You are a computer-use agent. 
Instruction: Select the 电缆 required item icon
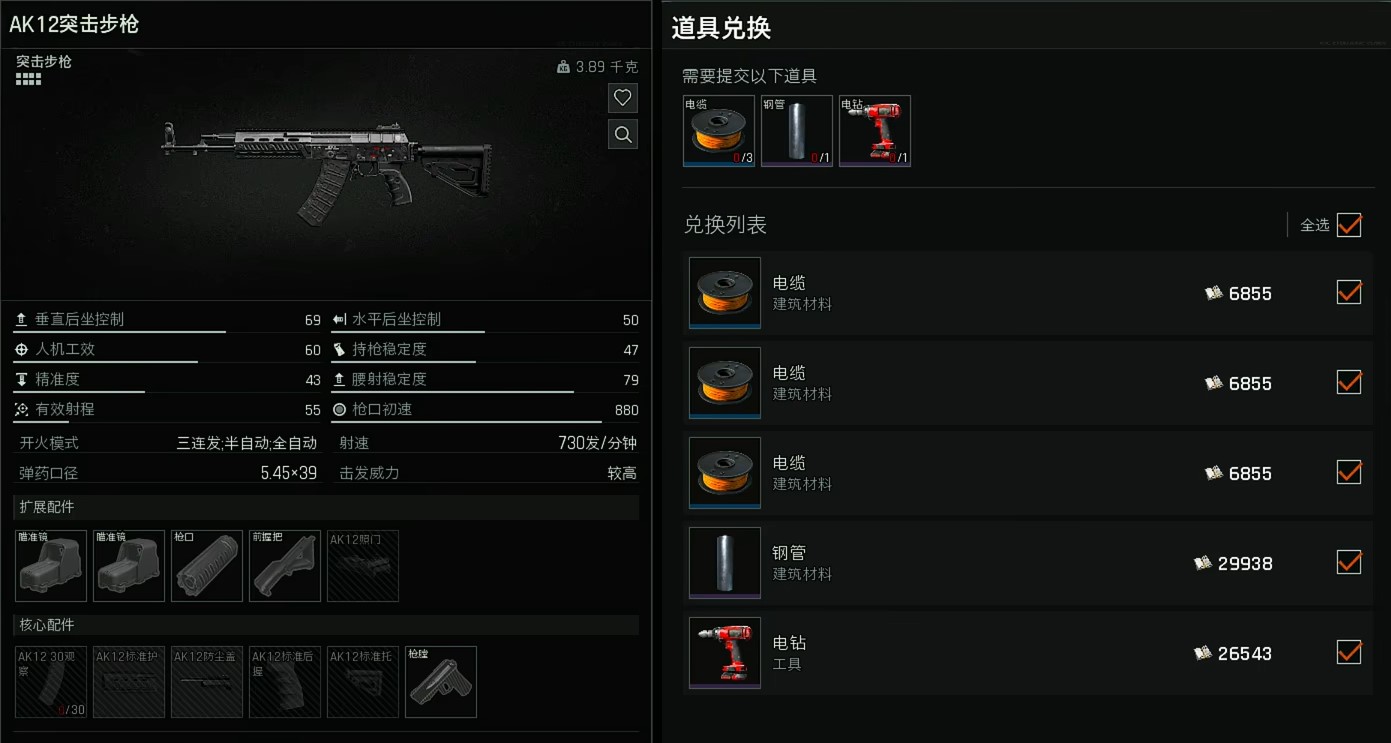(x=718, y=130)
